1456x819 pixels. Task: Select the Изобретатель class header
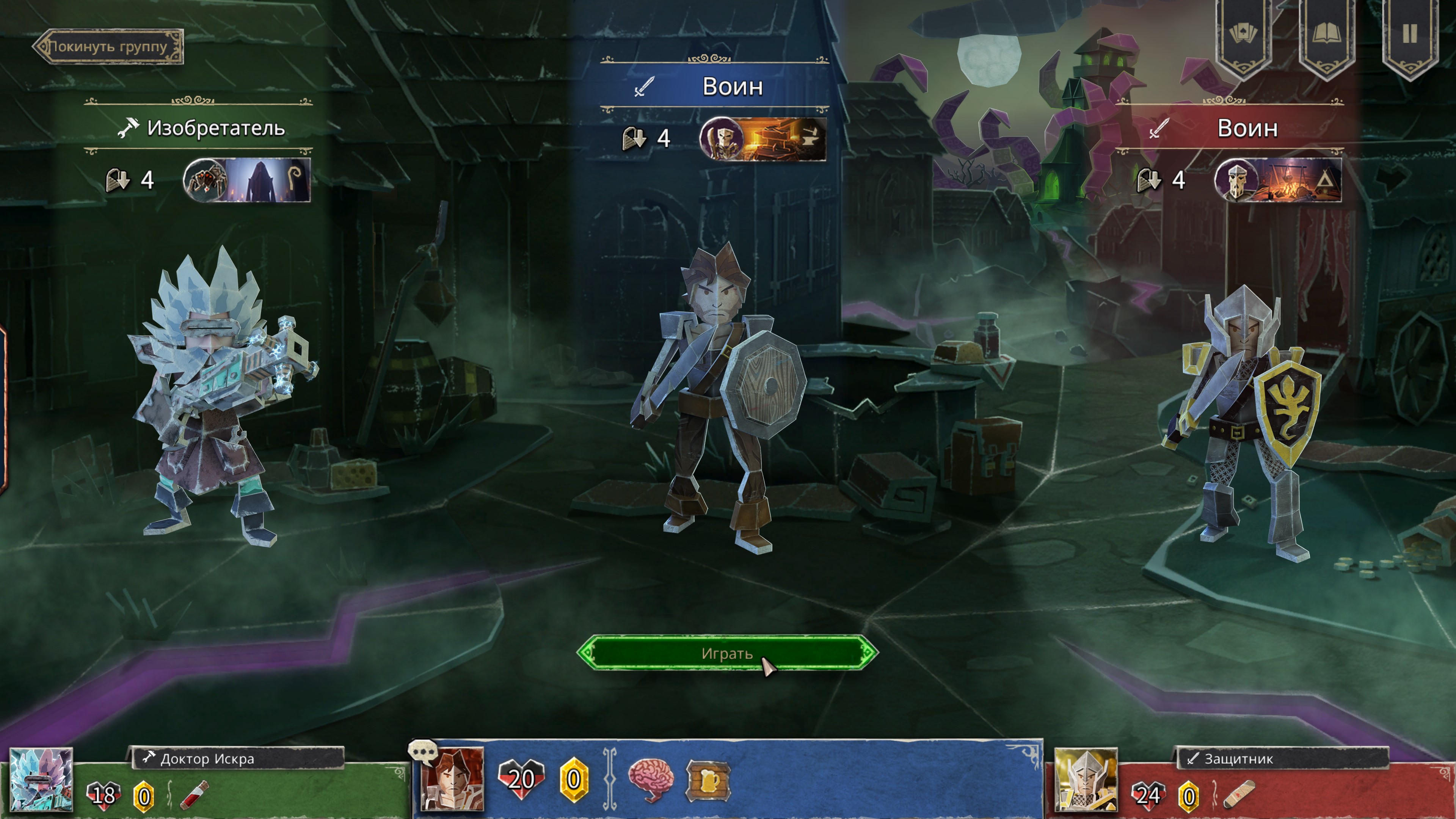(200, 128)
